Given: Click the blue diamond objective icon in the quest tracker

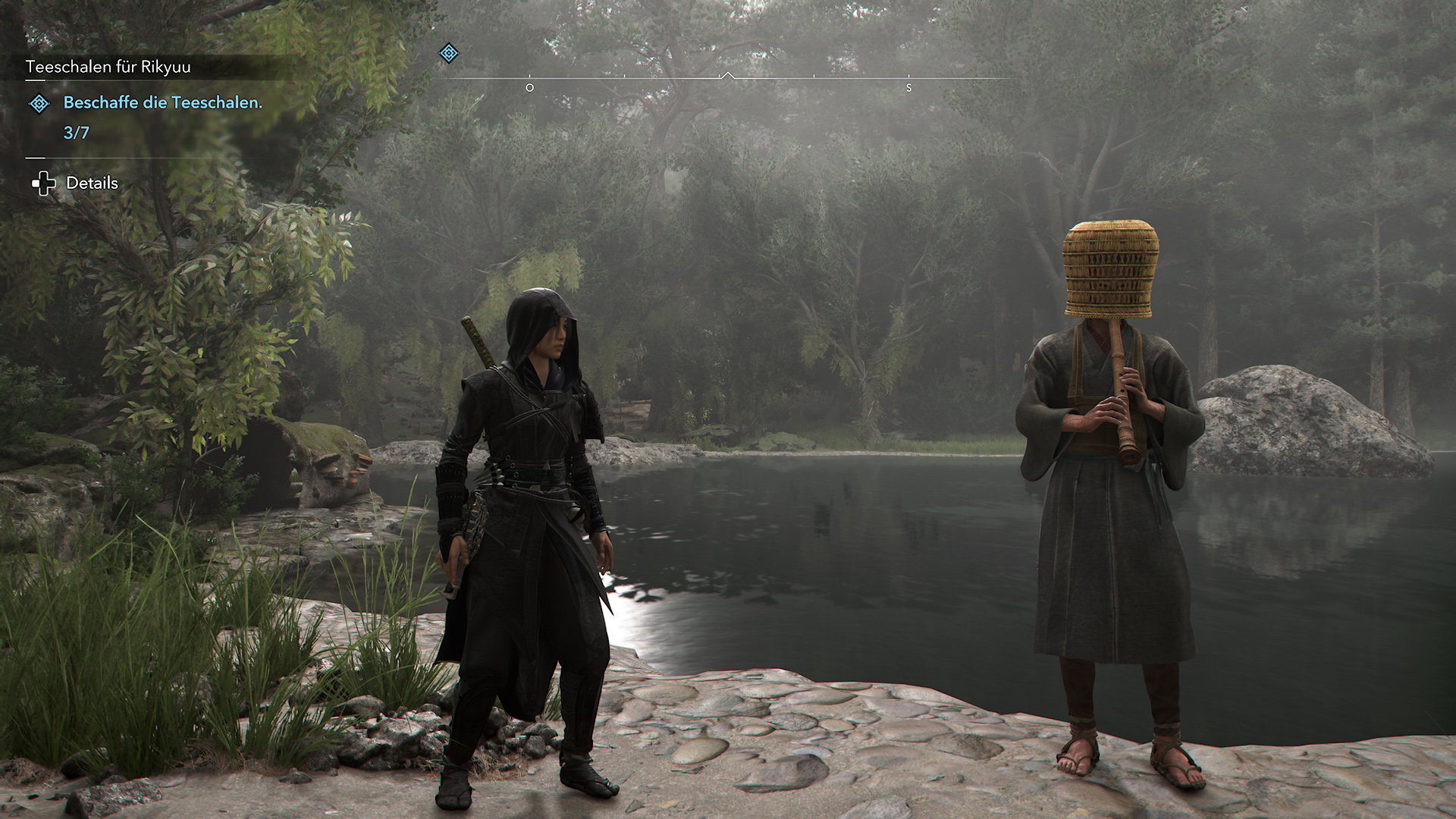Looking at the screenshot, I should [39, 103].
